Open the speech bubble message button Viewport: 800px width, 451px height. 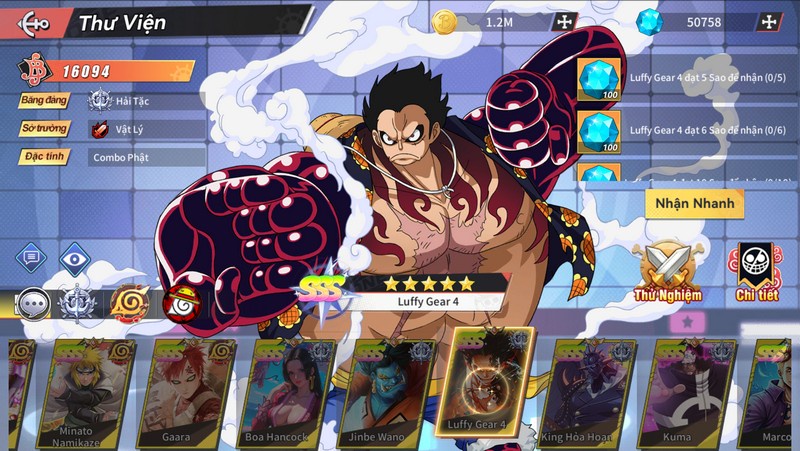30,258
